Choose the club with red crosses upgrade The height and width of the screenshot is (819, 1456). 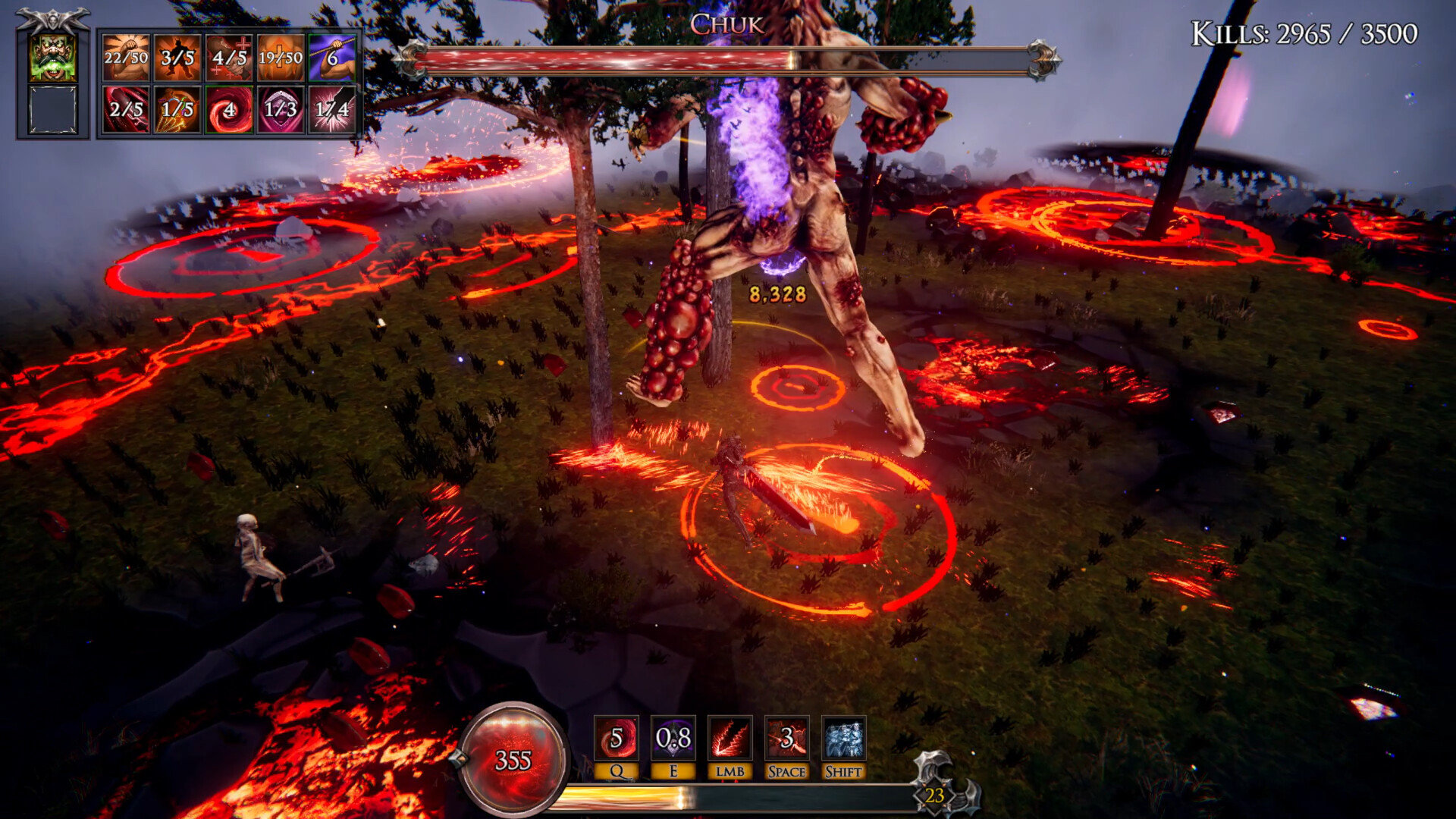(x=229, y=58)
